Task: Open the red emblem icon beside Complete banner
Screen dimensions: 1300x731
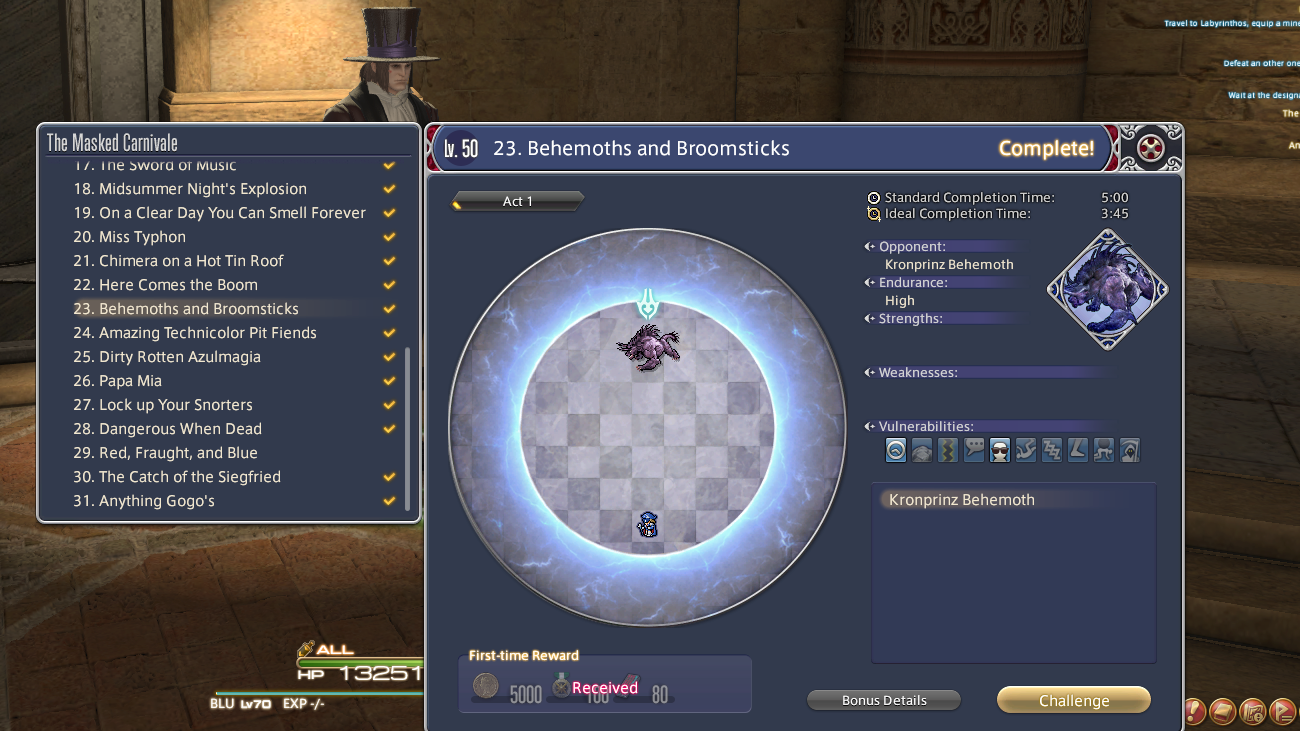Action: pyautogui.click(x=1152, y=147)
